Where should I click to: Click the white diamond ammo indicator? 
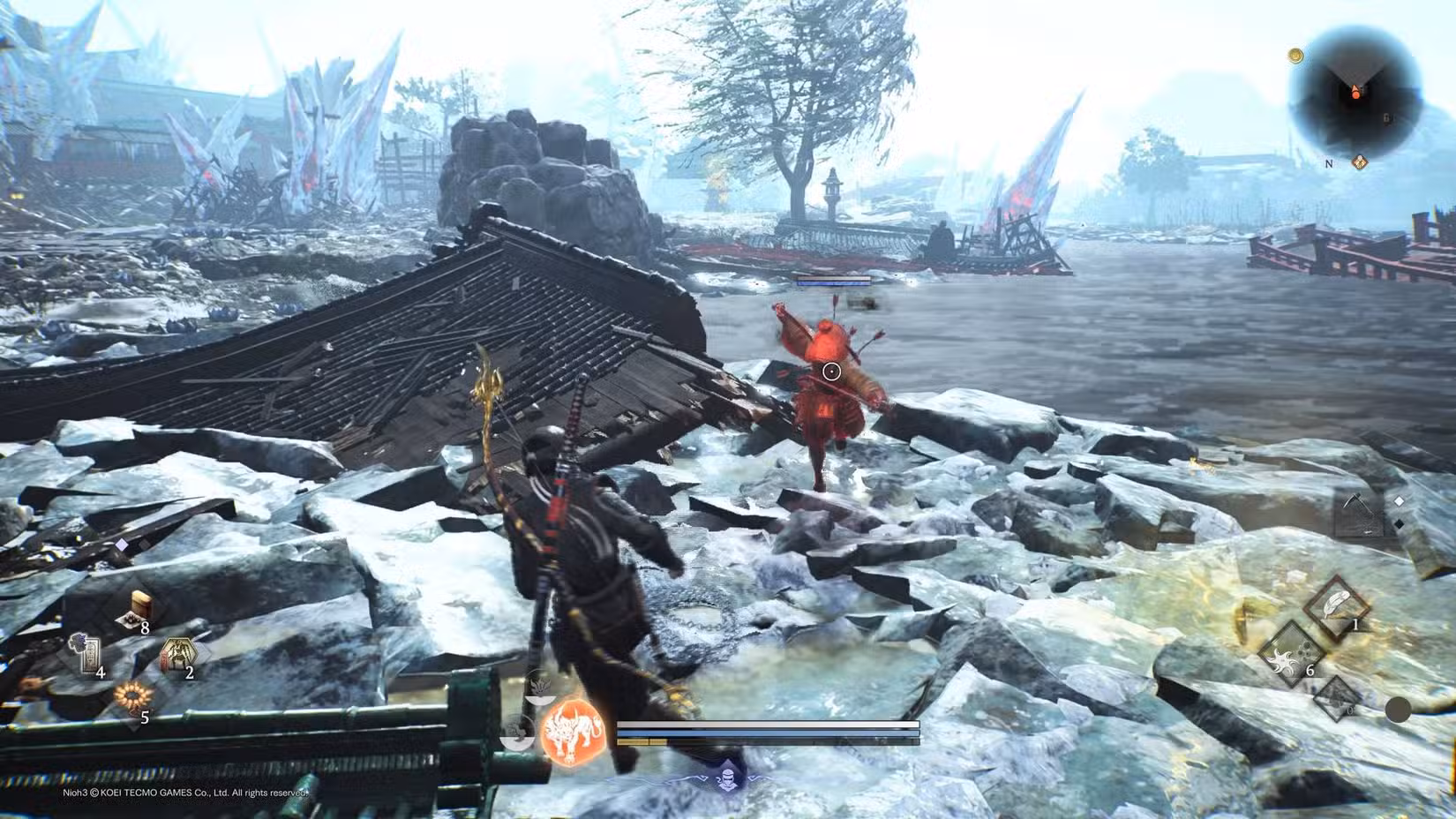(x=1399, y=500)
